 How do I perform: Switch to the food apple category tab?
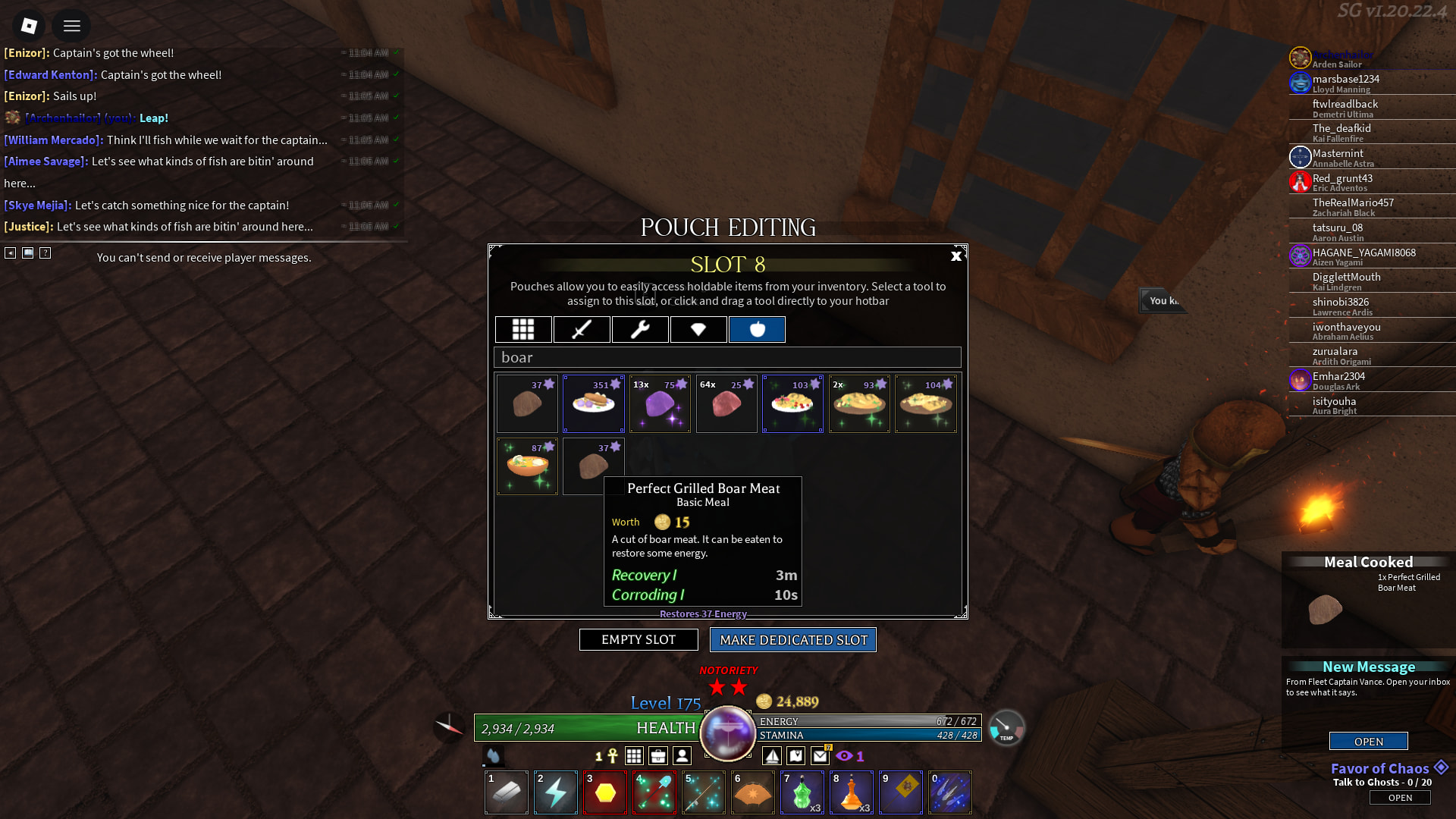coord(757,330)
